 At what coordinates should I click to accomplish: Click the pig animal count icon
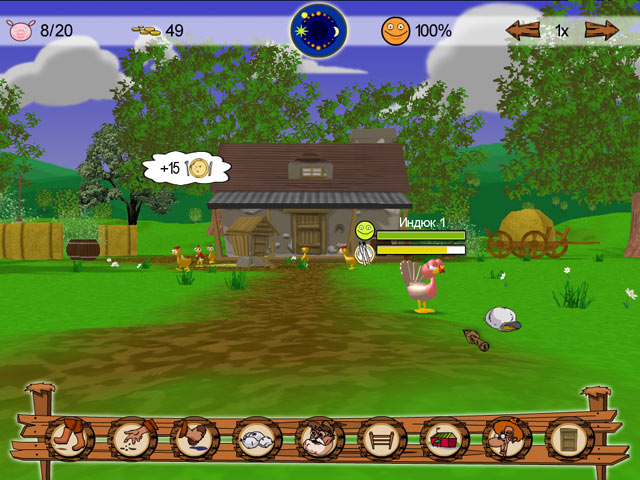[x=20, y=31]
